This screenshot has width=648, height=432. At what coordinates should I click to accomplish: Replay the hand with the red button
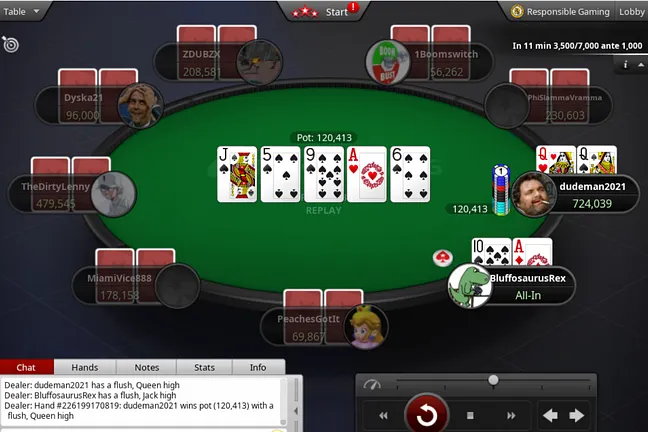tap(426, 414)
